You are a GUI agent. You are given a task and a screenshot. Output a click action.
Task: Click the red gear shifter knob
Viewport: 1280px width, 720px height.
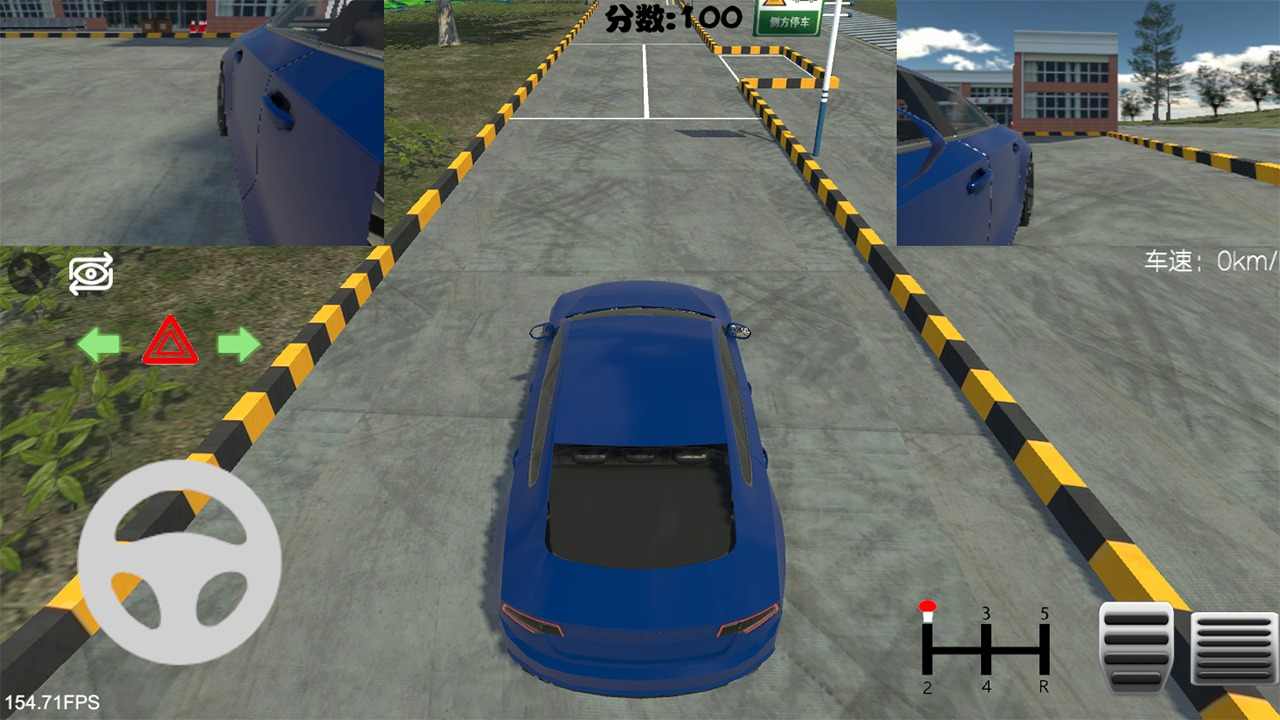(x=927, y=606)
